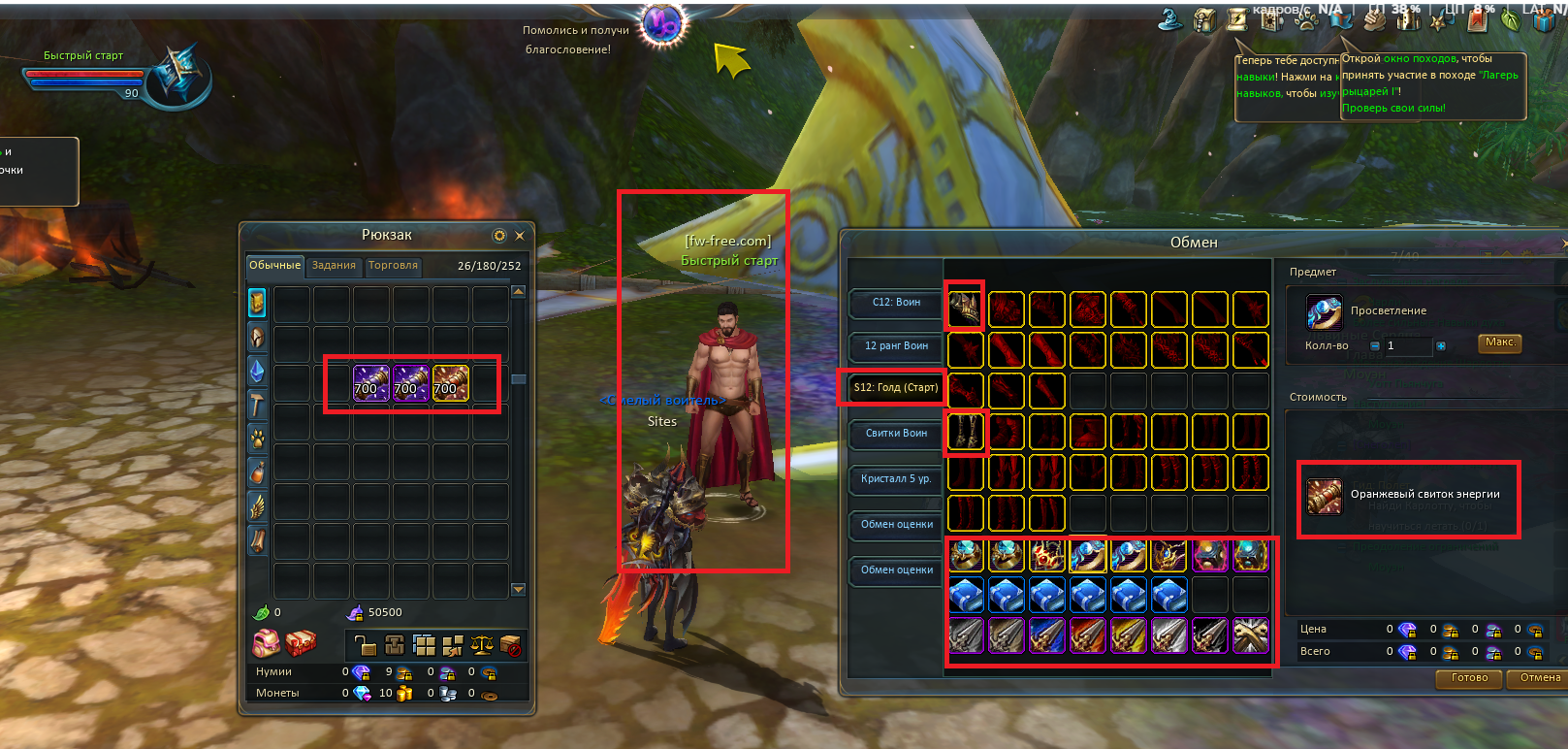Screen dimensions: 1568x749
Task: Decrease exchange quantity with minus button
Action: [1375, 346]
